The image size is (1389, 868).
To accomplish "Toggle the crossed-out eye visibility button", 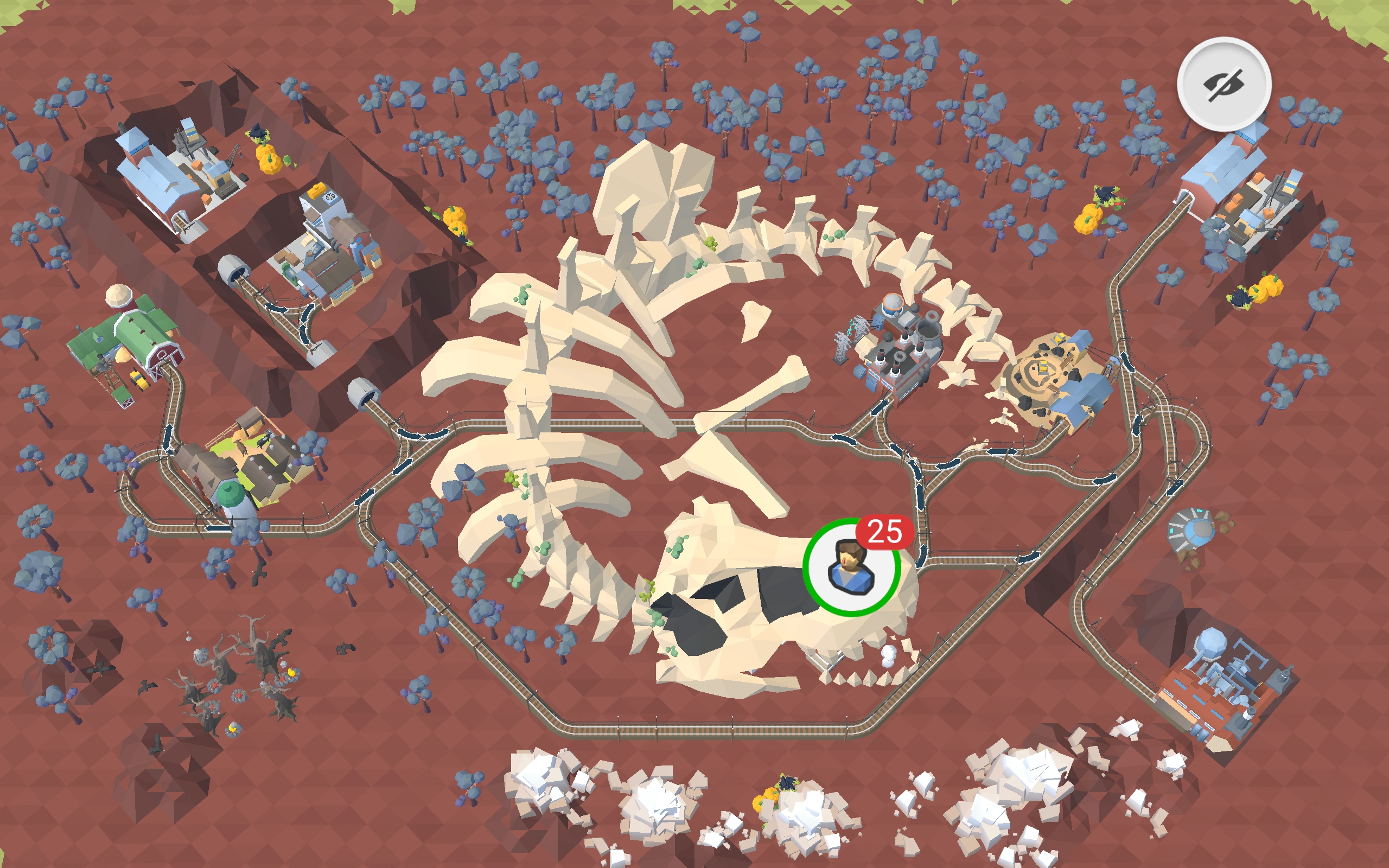I will pos(1224,85).
